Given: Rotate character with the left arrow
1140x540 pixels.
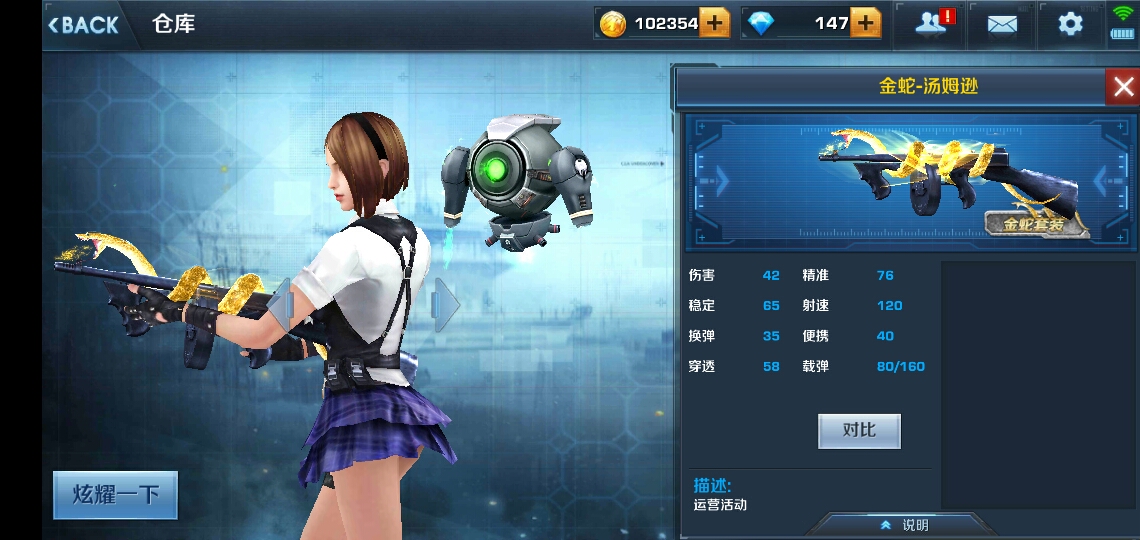Looking at the screenshot, I should tap(281, 303).
